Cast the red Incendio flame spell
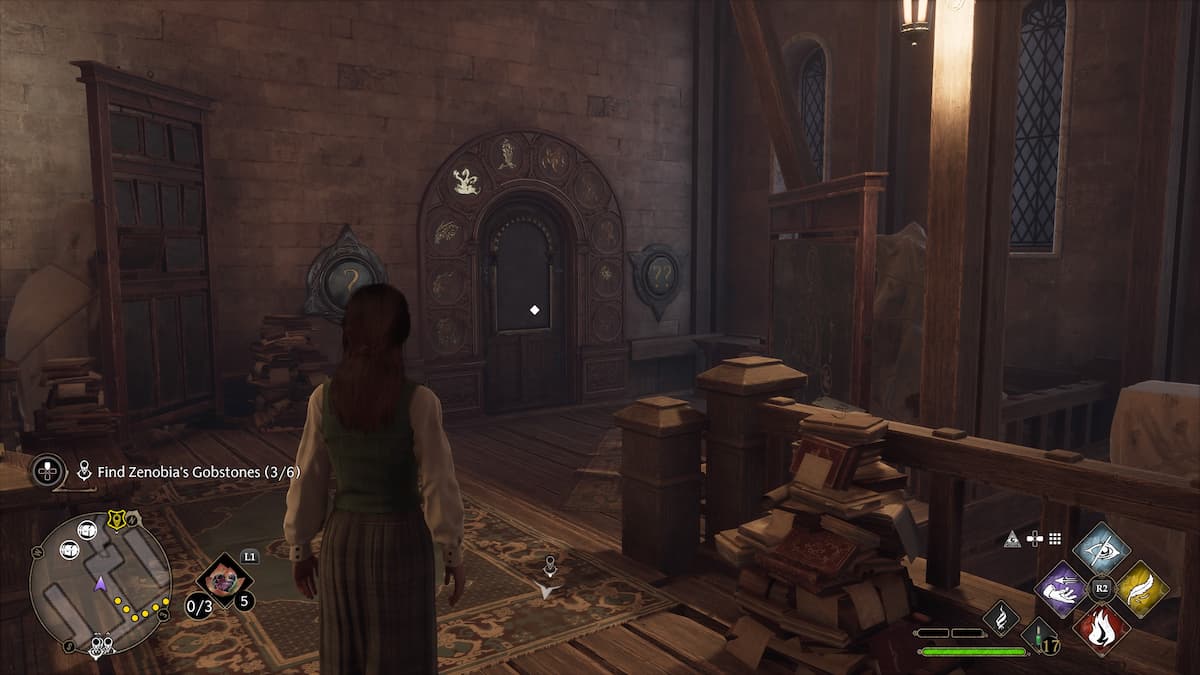This screenshot has width=1200, height=675. point(1101,629)
